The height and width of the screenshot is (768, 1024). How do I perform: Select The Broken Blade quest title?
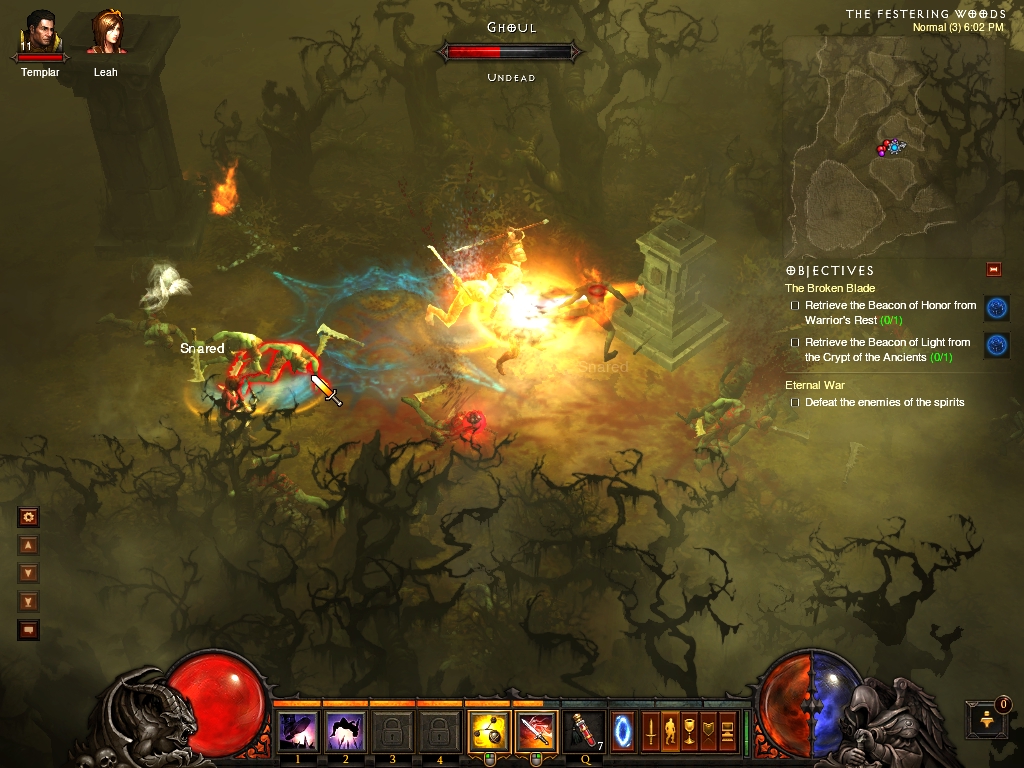[x=830, y=288]
